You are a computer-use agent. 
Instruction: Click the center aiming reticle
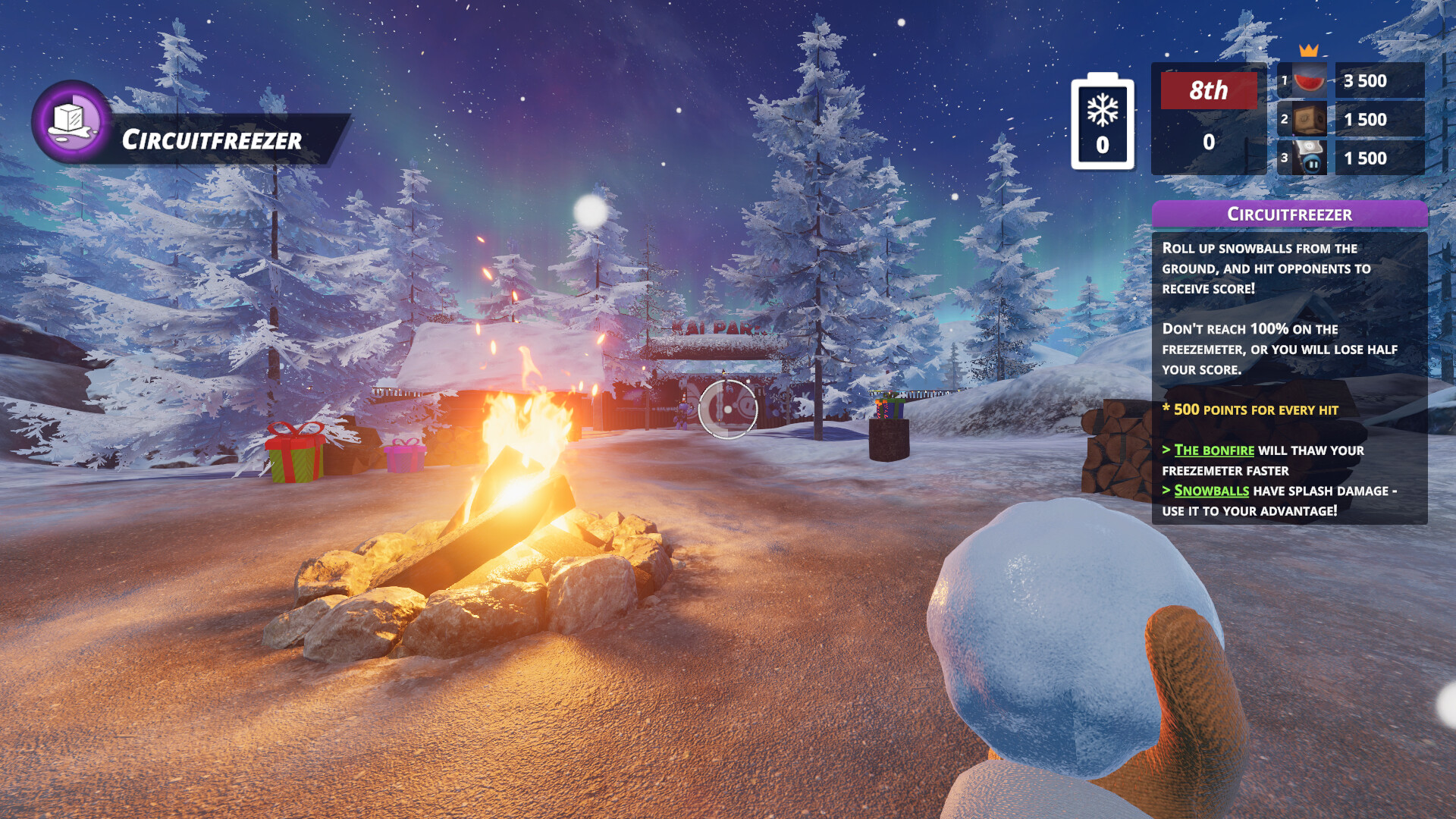730,409
